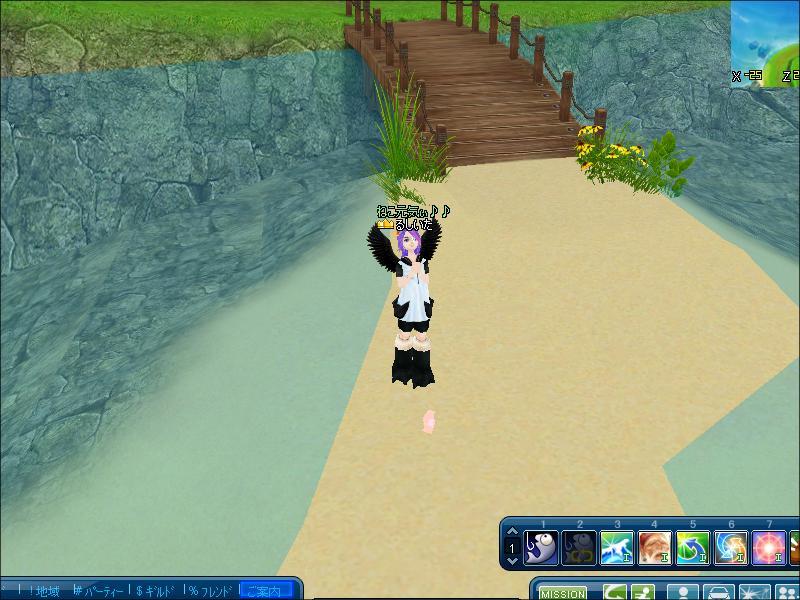
Task: Activate the blue-white slash skill in slot 3
Action: click(x=618, y=548)
